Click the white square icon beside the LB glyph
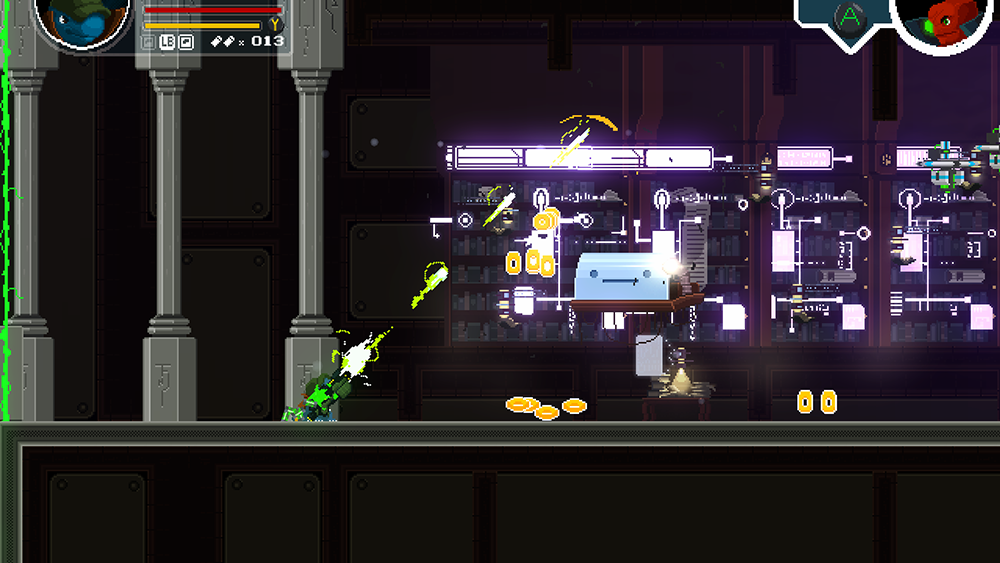 [186, 42]
